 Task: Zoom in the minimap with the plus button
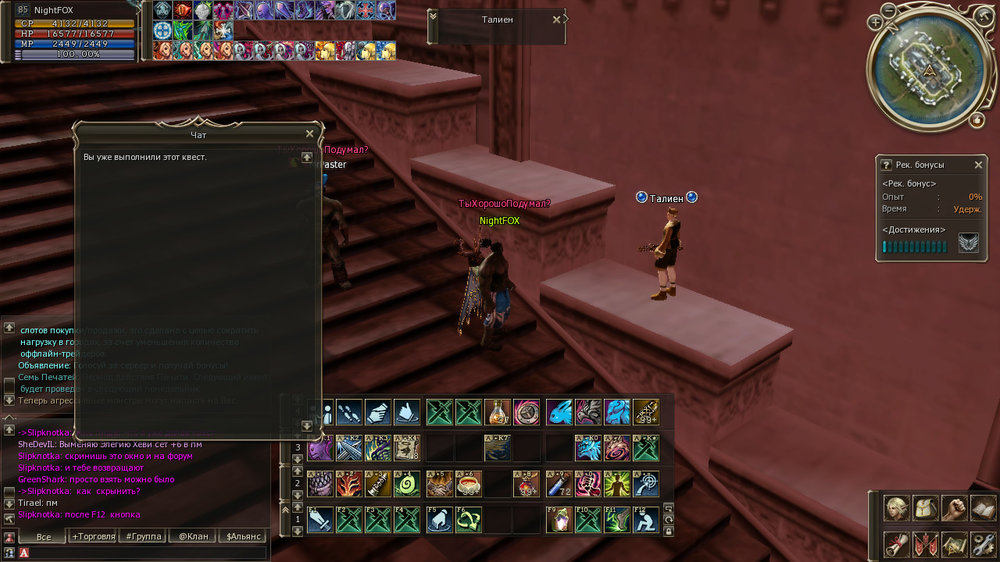tap(876, 22)
